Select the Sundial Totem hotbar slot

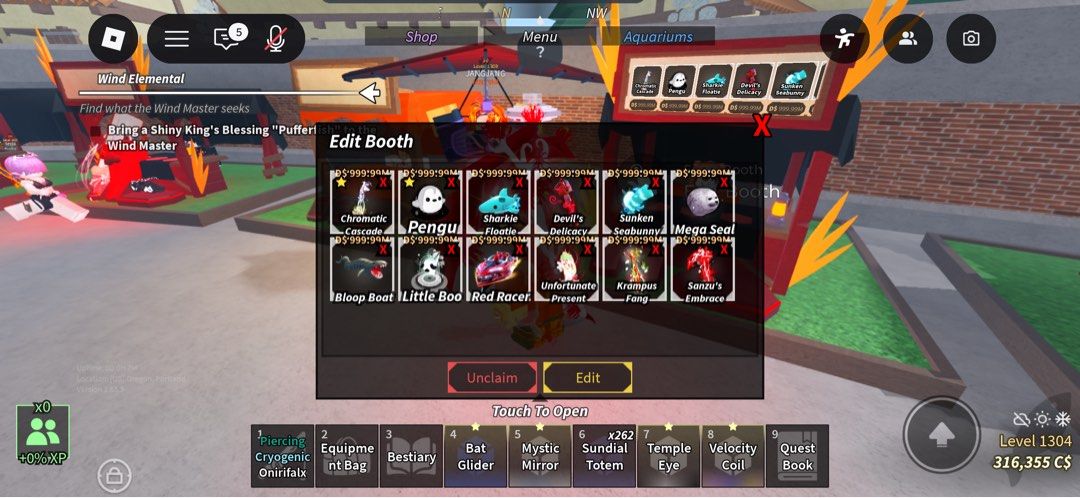(604, 457)
